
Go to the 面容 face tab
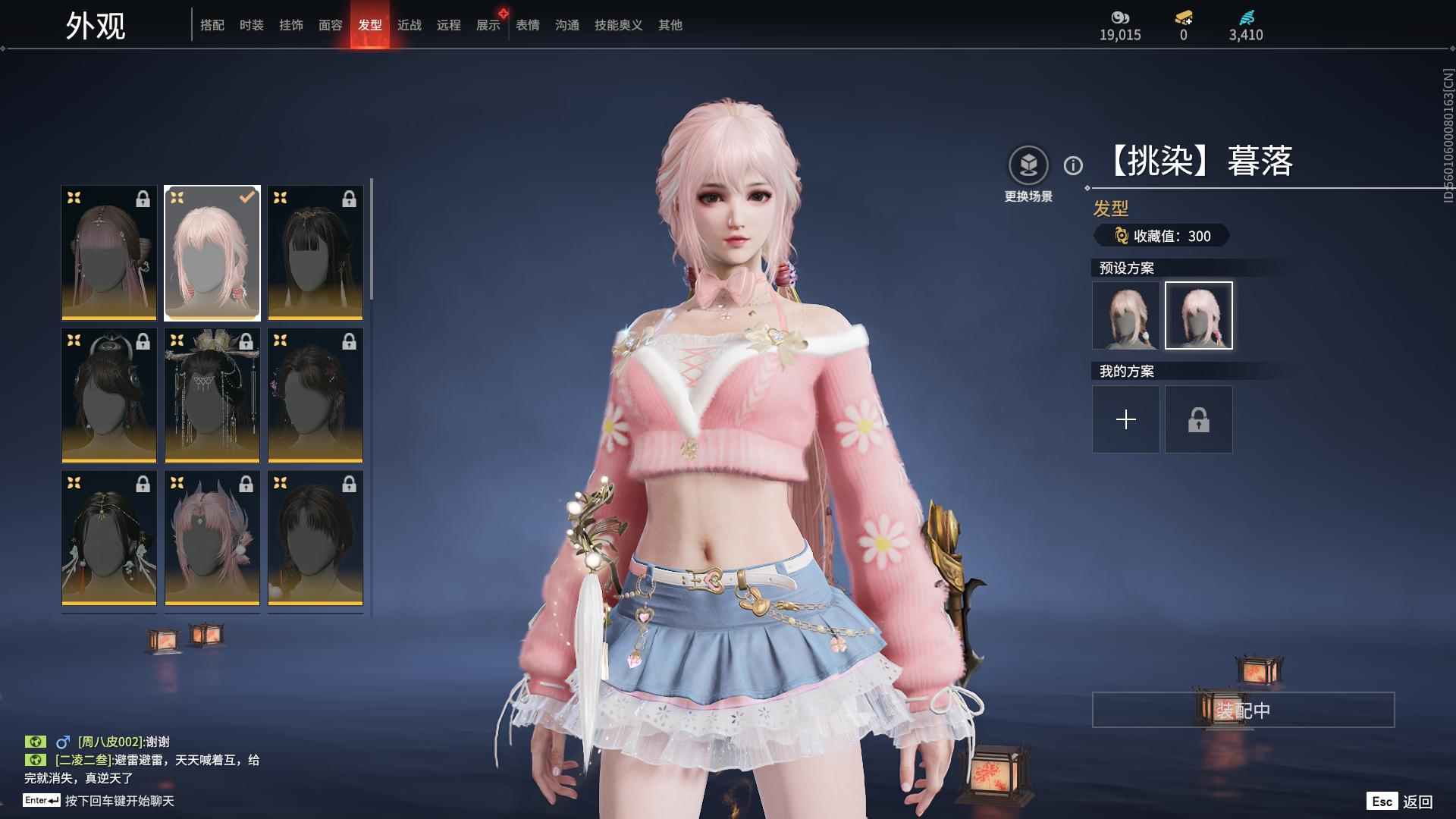pos(331,25)
